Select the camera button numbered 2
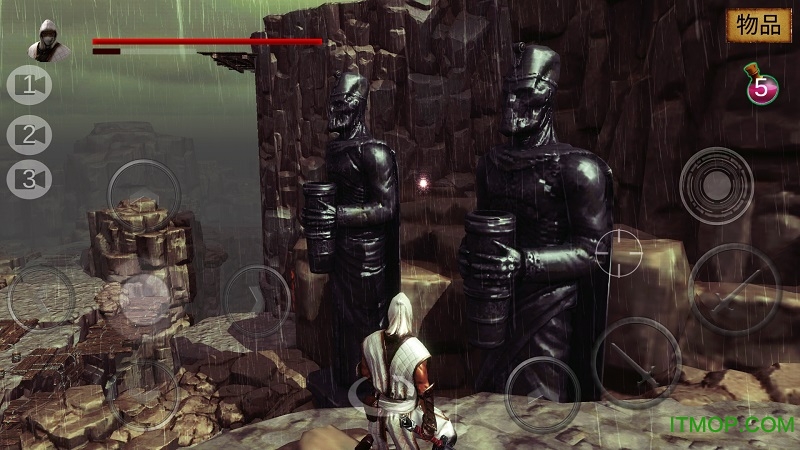800x450 pixels. [29, 132]
